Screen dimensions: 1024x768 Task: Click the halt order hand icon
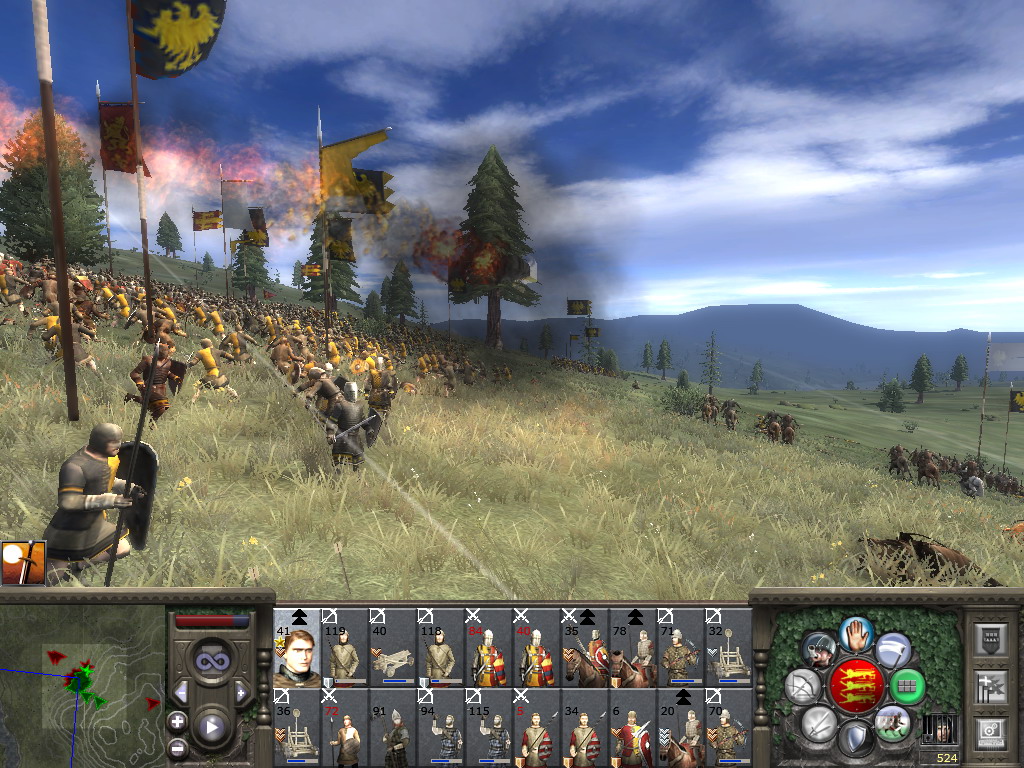(x=856, y=632)
